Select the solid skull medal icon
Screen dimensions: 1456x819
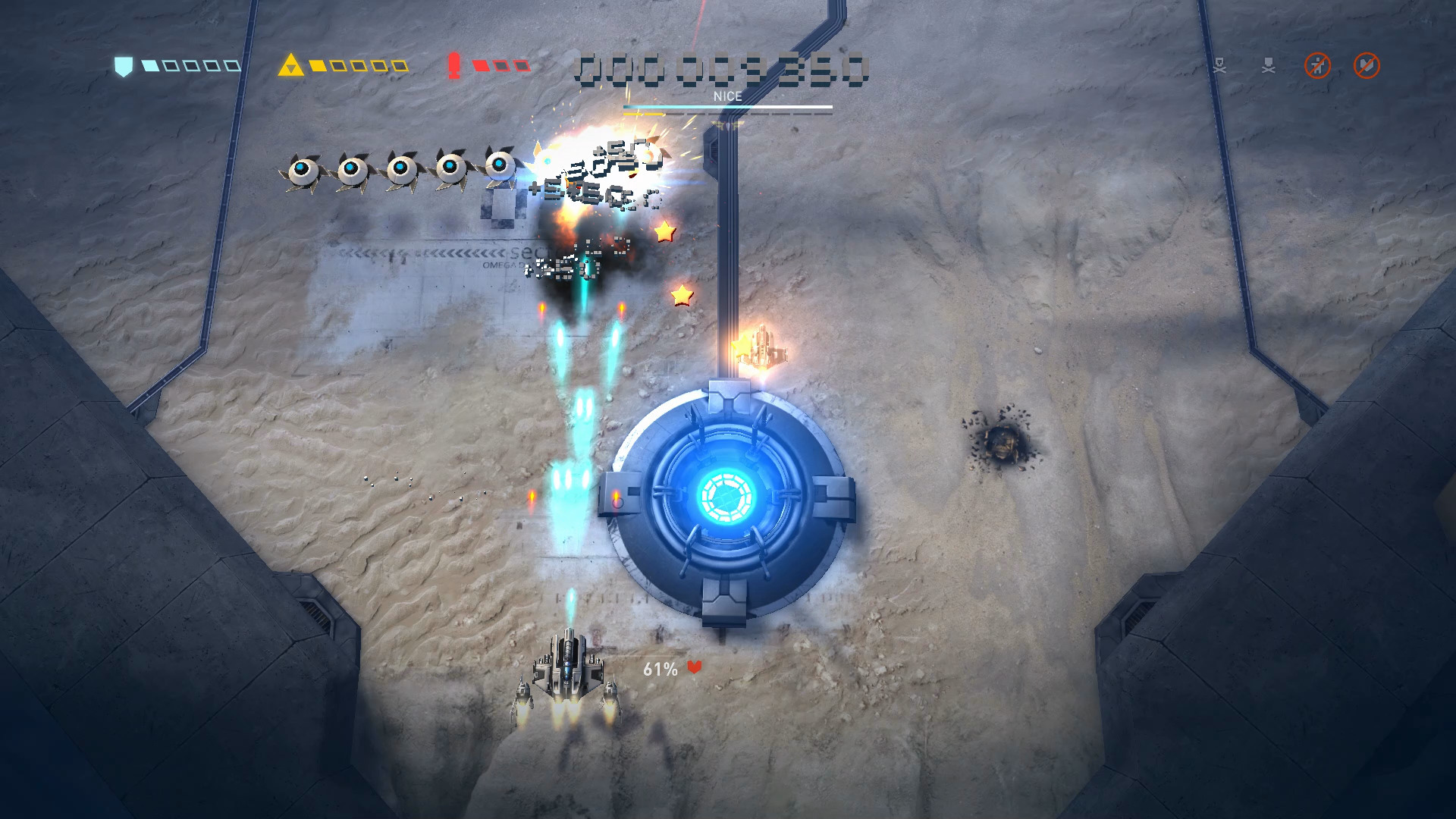(1268, 66)
